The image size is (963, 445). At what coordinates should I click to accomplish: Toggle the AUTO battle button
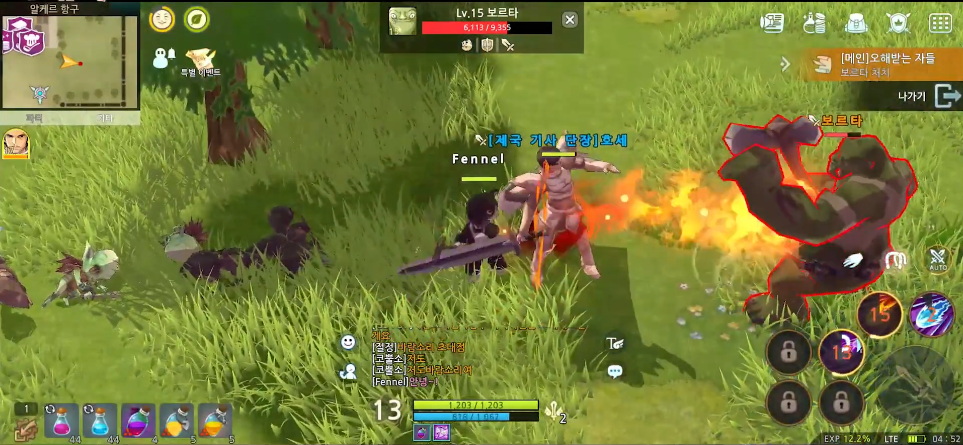click(938, 259)
